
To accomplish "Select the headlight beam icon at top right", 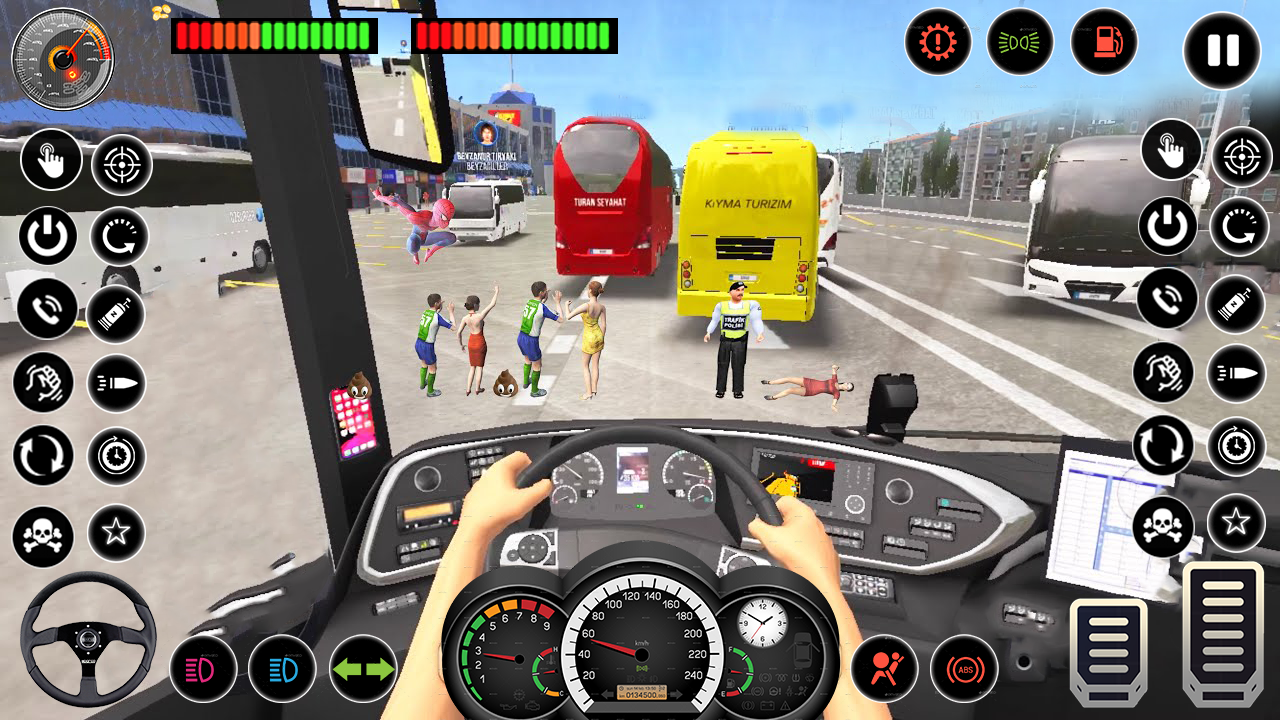I will coord(1019,44).
